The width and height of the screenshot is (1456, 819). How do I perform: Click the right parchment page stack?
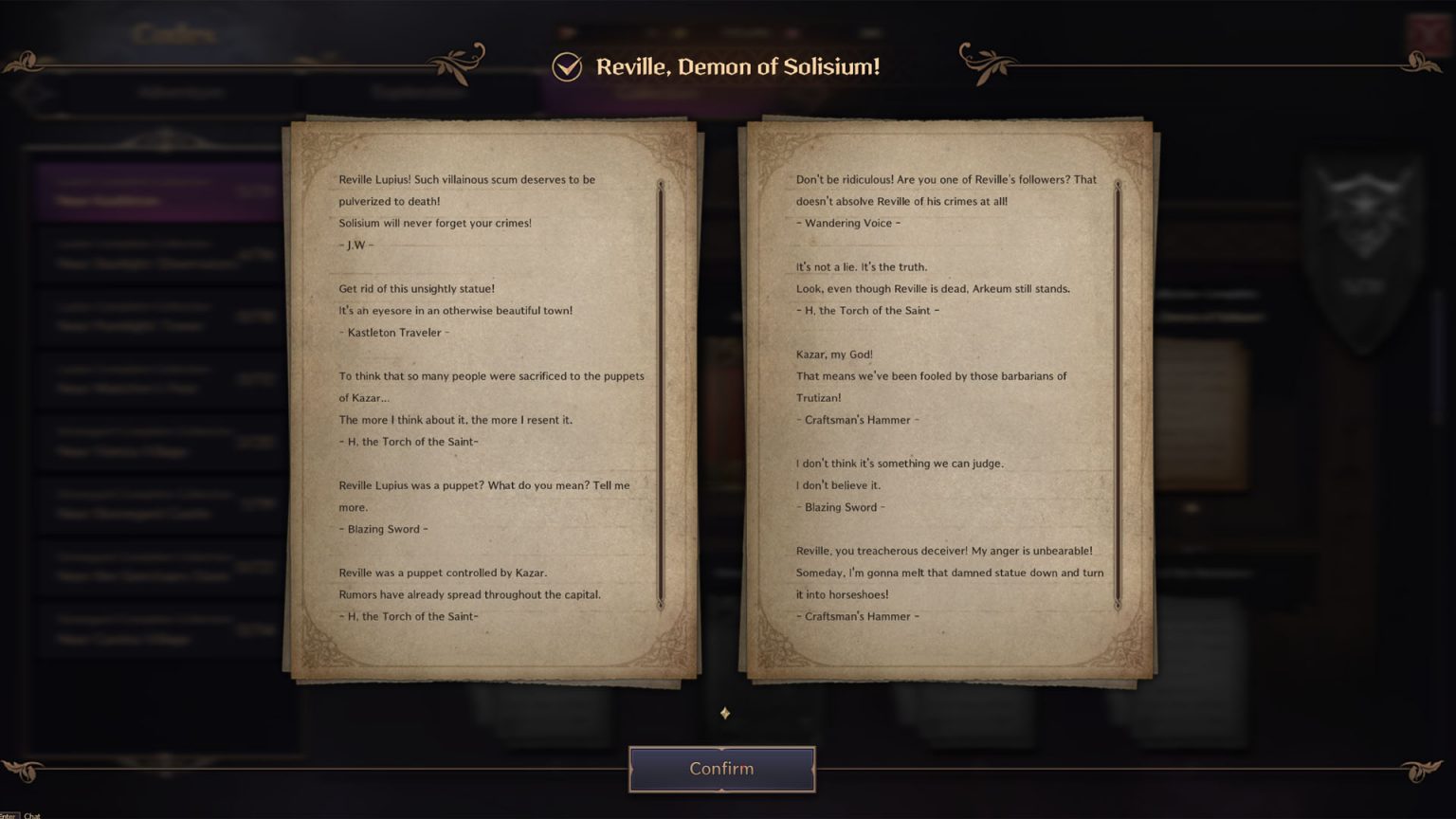coord(948,398)
